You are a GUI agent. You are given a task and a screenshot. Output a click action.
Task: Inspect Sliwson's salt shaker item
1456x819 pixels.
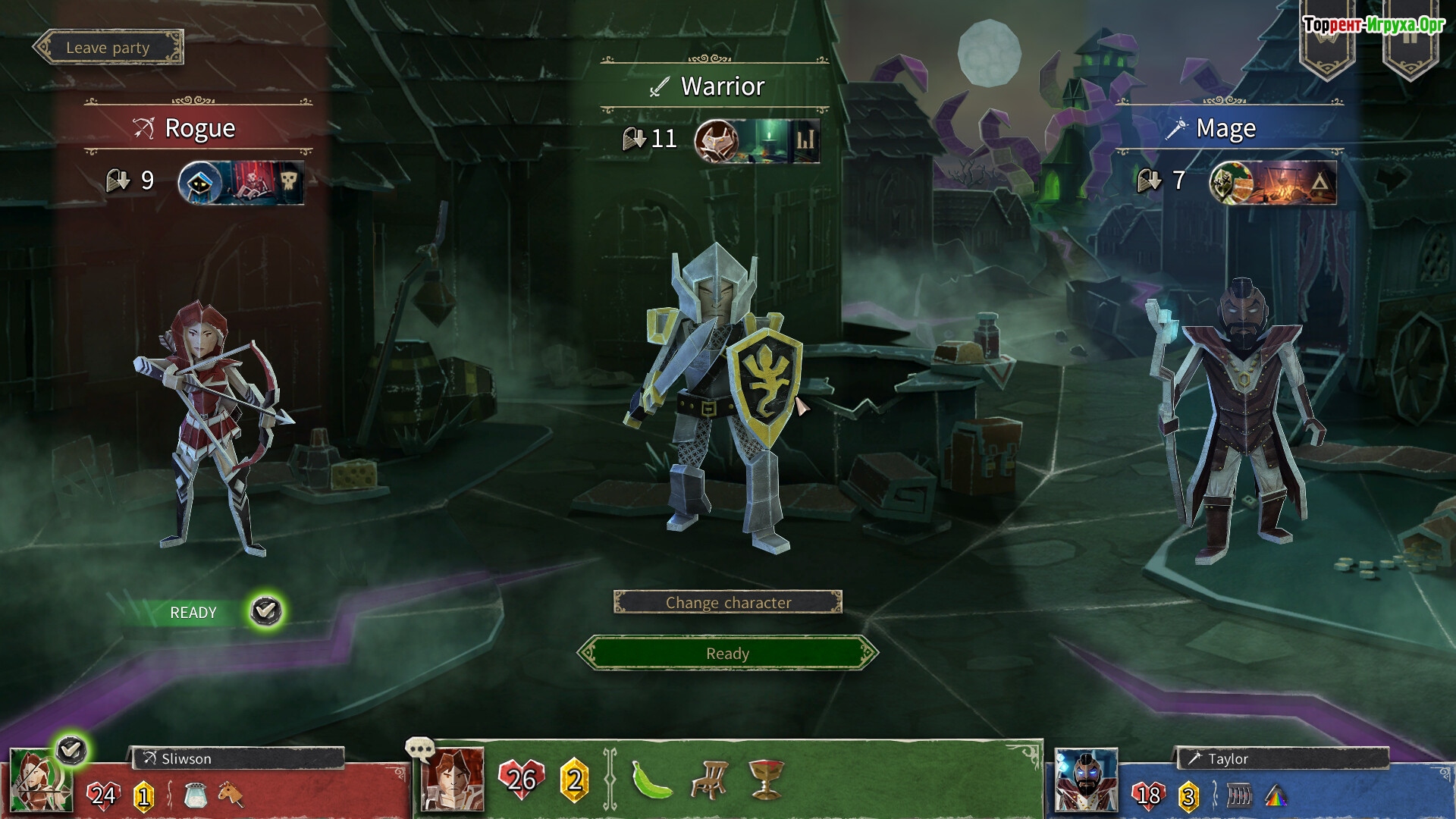195,795
